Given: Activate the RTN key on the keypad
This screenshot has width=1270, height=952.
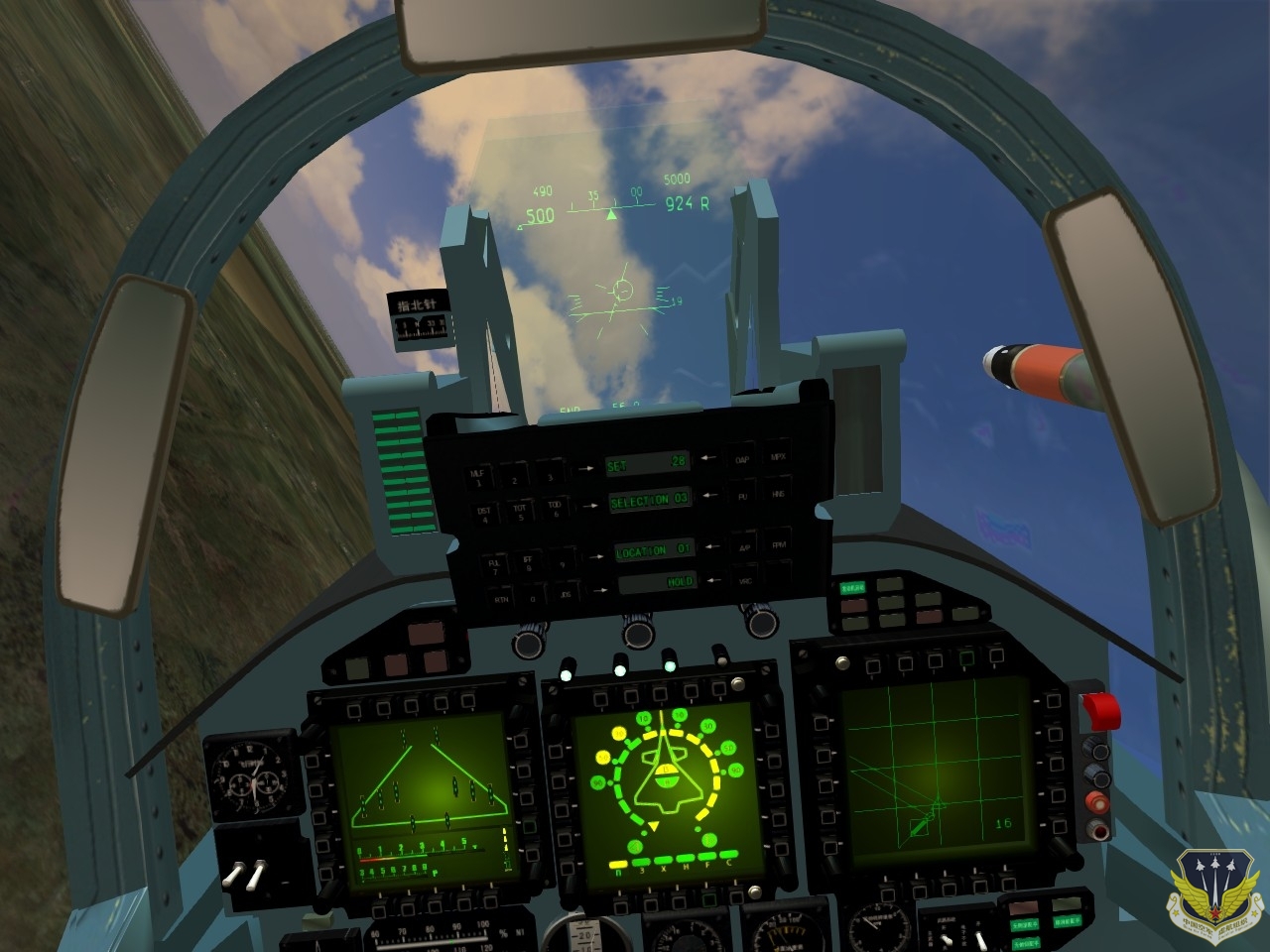Looking at the screenshot, I should (502, 599).
